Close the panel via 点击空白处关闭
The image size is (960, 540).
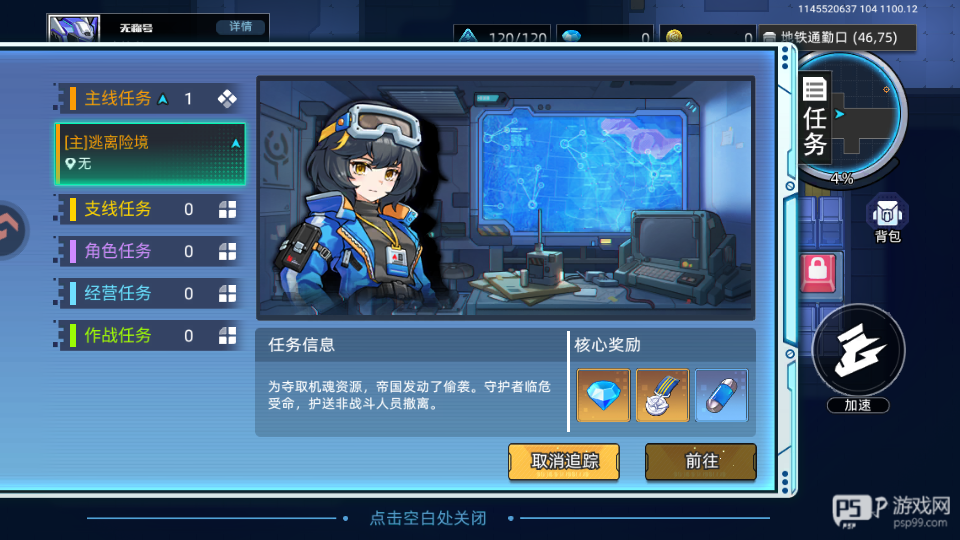(428, 518)
